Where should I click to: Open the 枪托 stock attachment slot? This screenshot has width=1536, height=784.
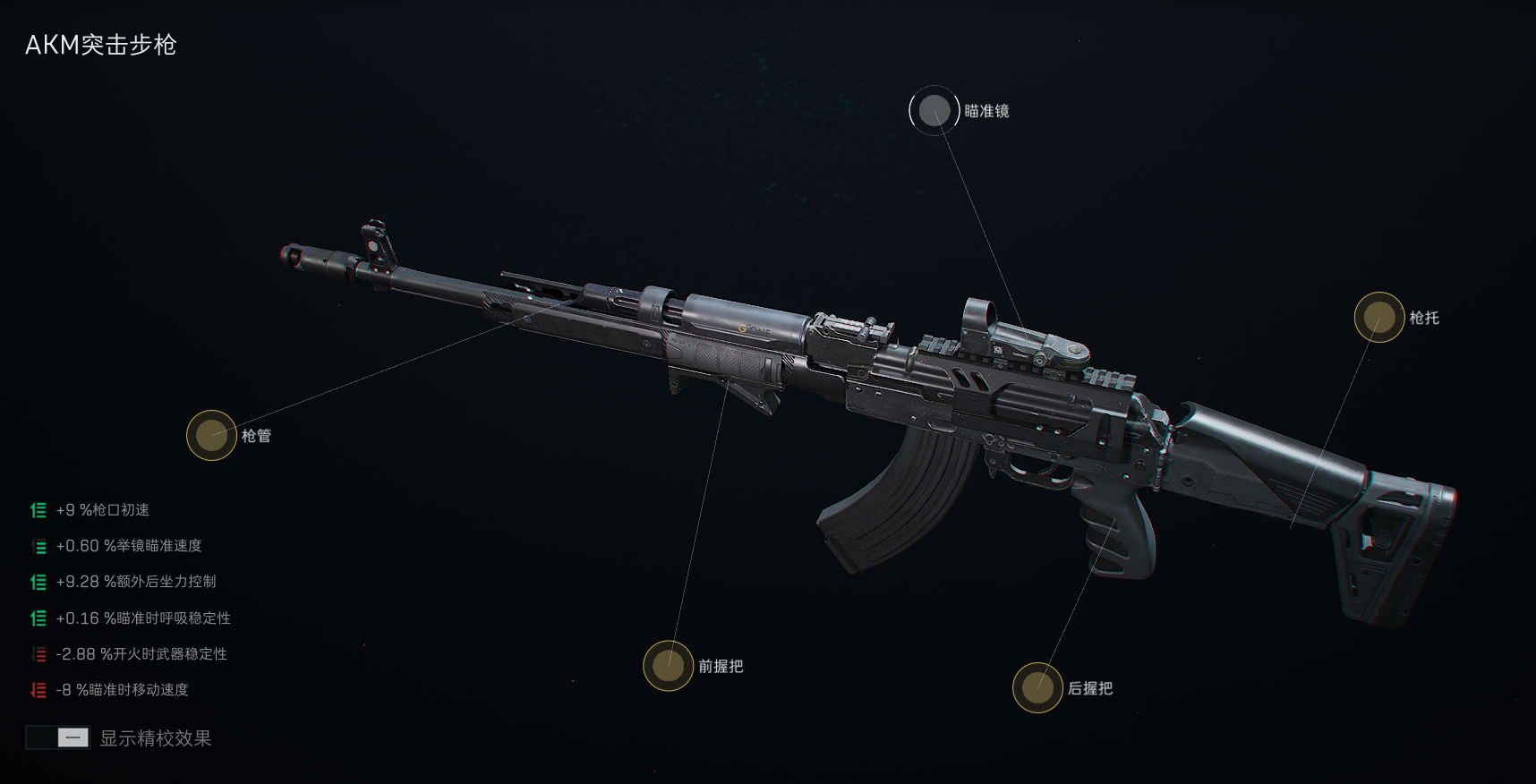click(1378, 318)
